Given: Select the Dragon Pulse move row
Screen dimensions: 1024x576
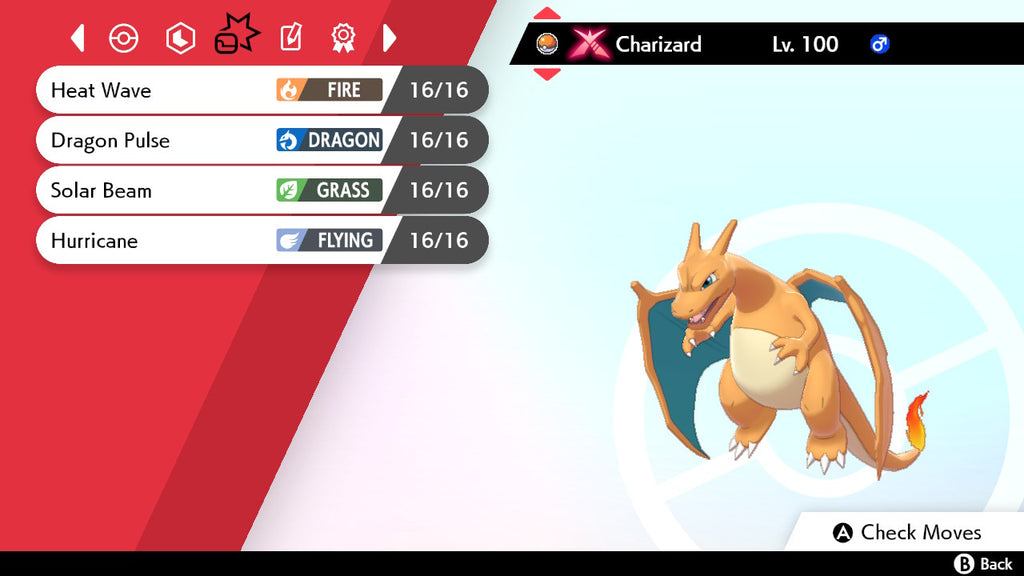Looking at the screenshot, I should [x=260, y=140].
